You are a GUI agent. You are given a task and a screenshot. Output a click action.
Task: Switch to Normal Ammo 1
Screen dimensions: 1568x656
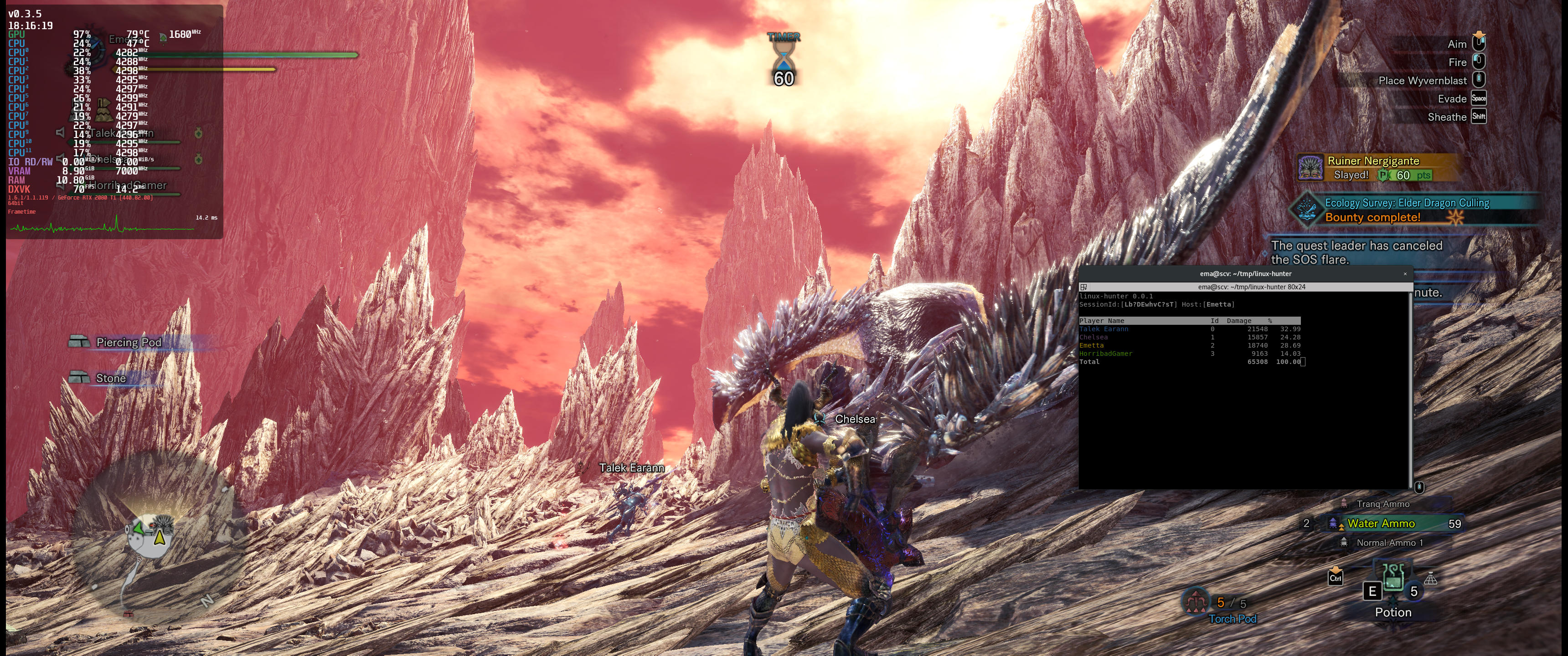click(x=1389, y=543)
